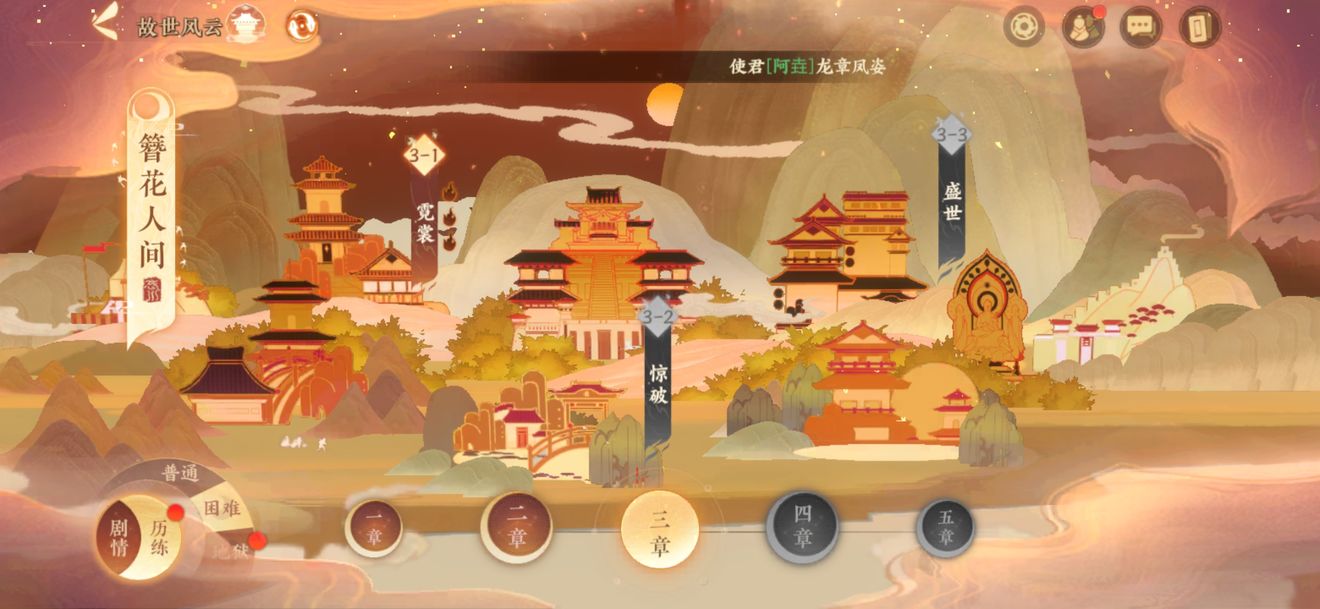Open the pavilion icon beside 故世风云
This screenshot has height=609, width=1320.
245,25
